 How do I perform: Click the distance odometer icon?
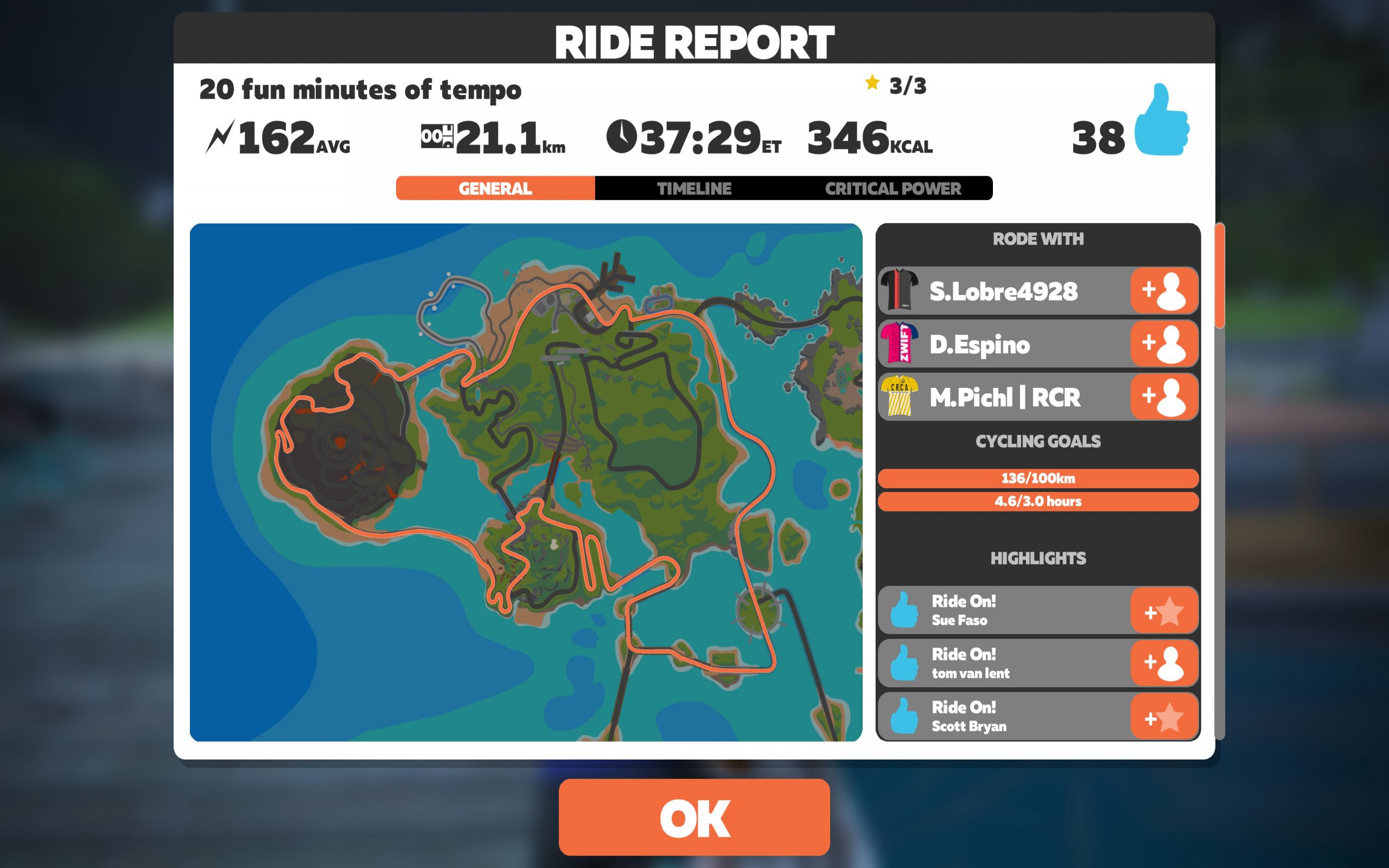coord(436,138)
